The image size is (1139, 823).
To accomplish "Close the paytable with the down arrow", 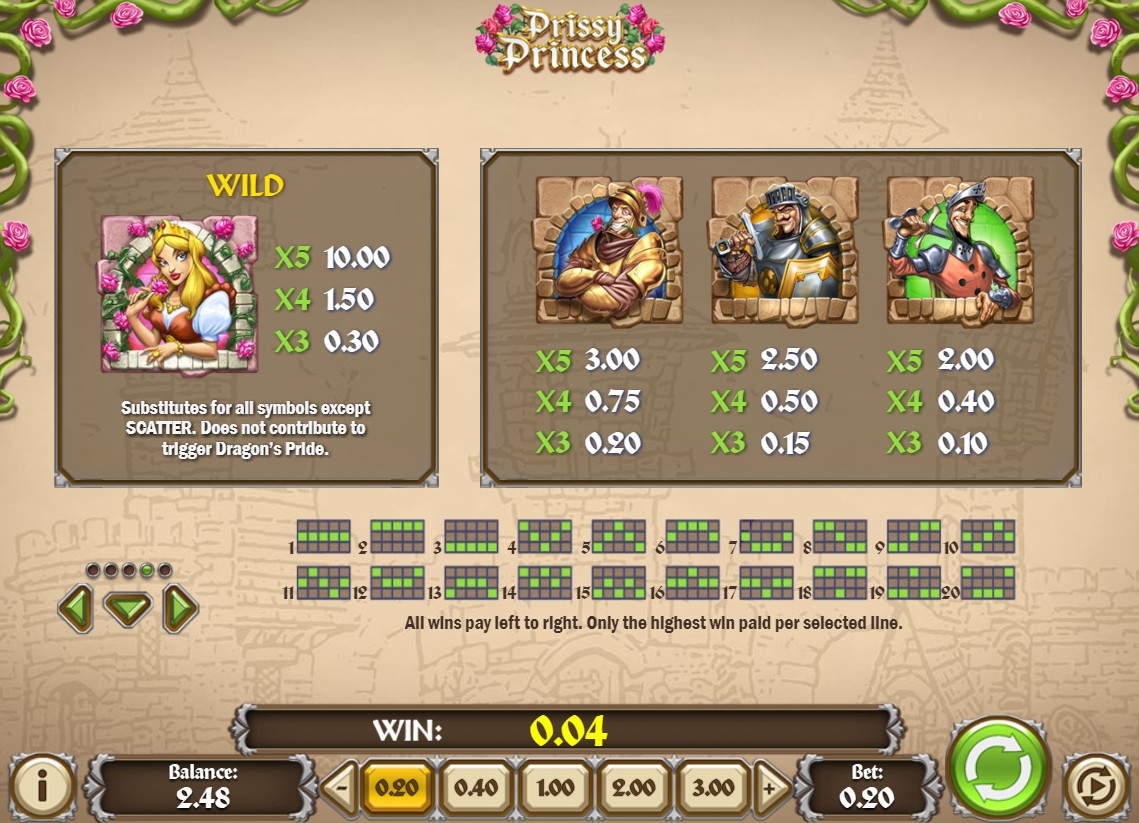I will (x=128, y=608).
